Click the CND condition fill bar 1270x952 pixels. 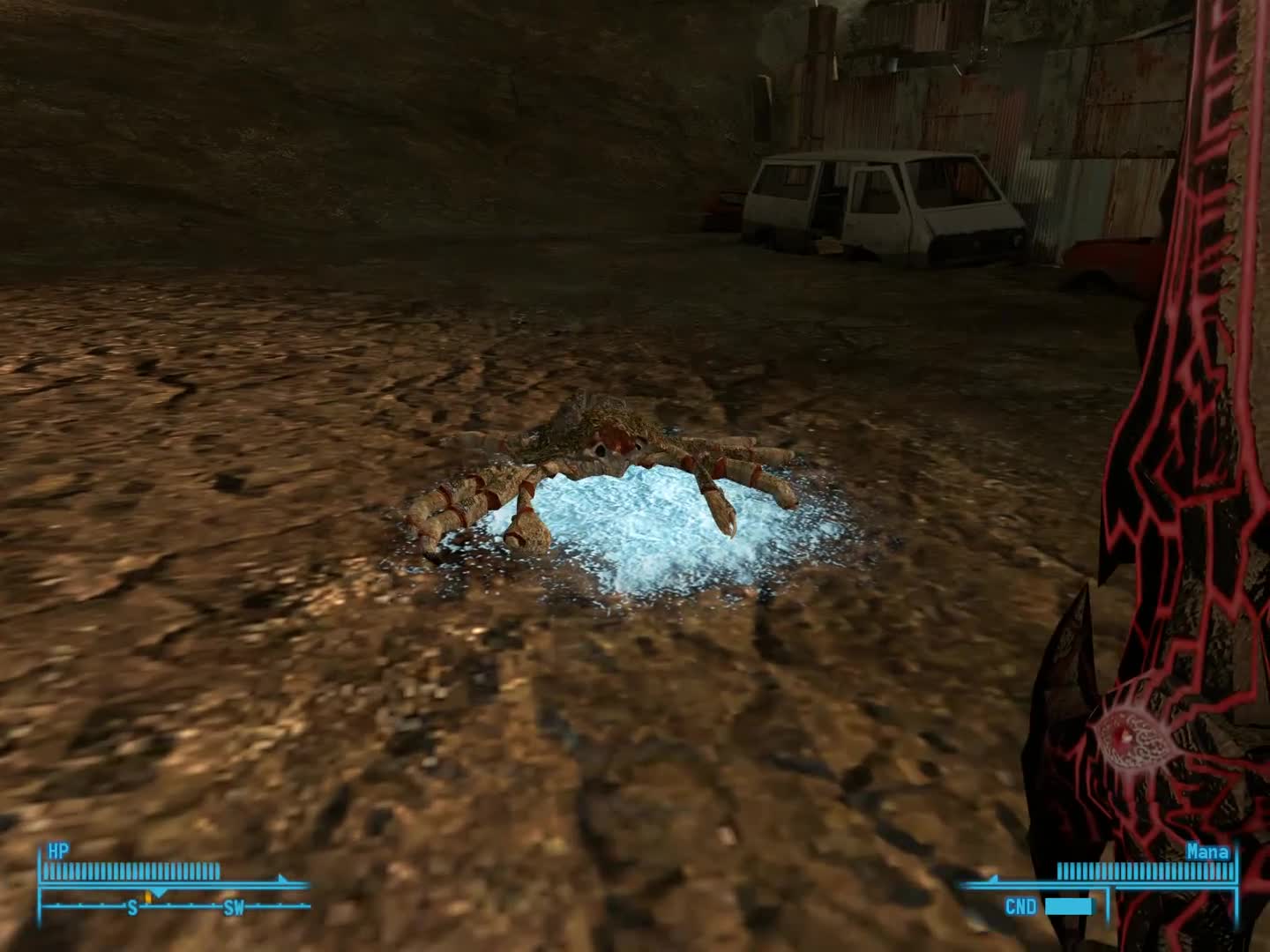click(x=1068, y=906)
